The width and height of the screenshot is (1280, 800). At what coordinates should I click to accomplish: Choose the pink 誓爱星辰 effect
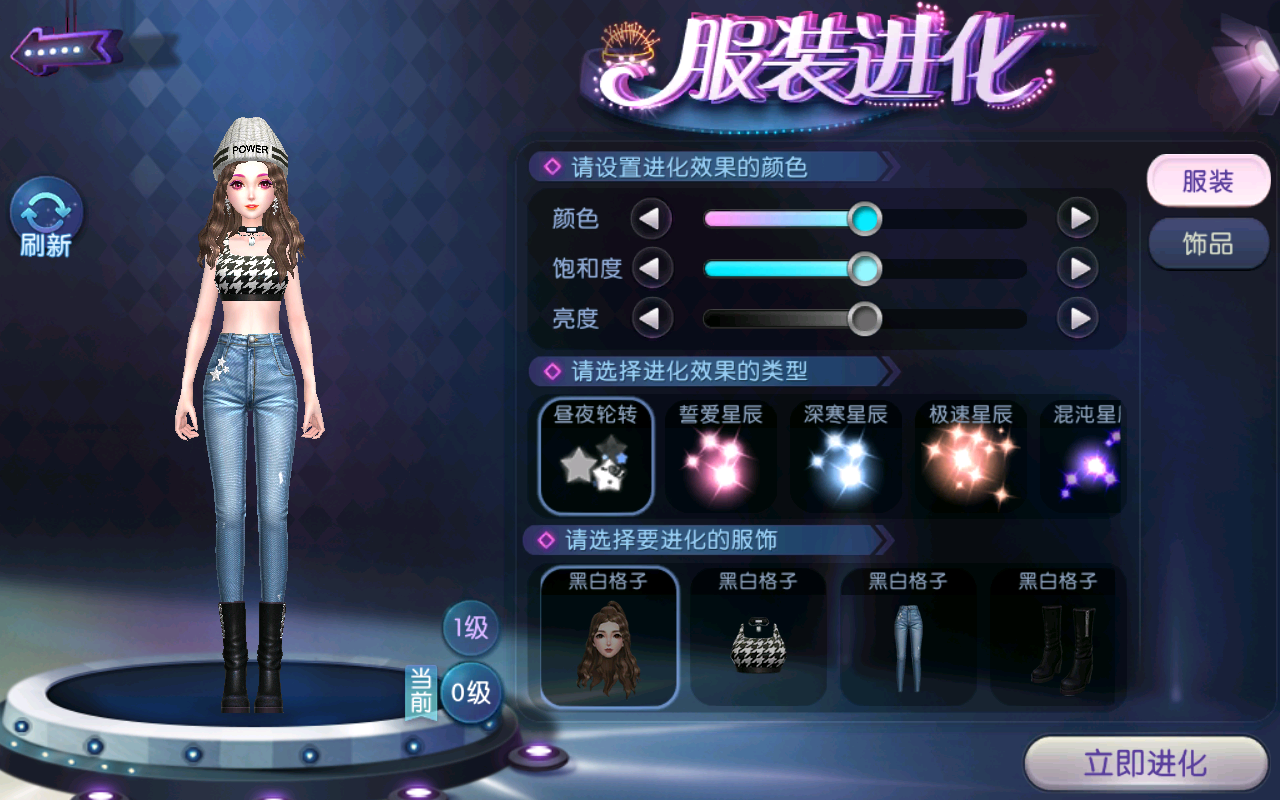(721, 456)
